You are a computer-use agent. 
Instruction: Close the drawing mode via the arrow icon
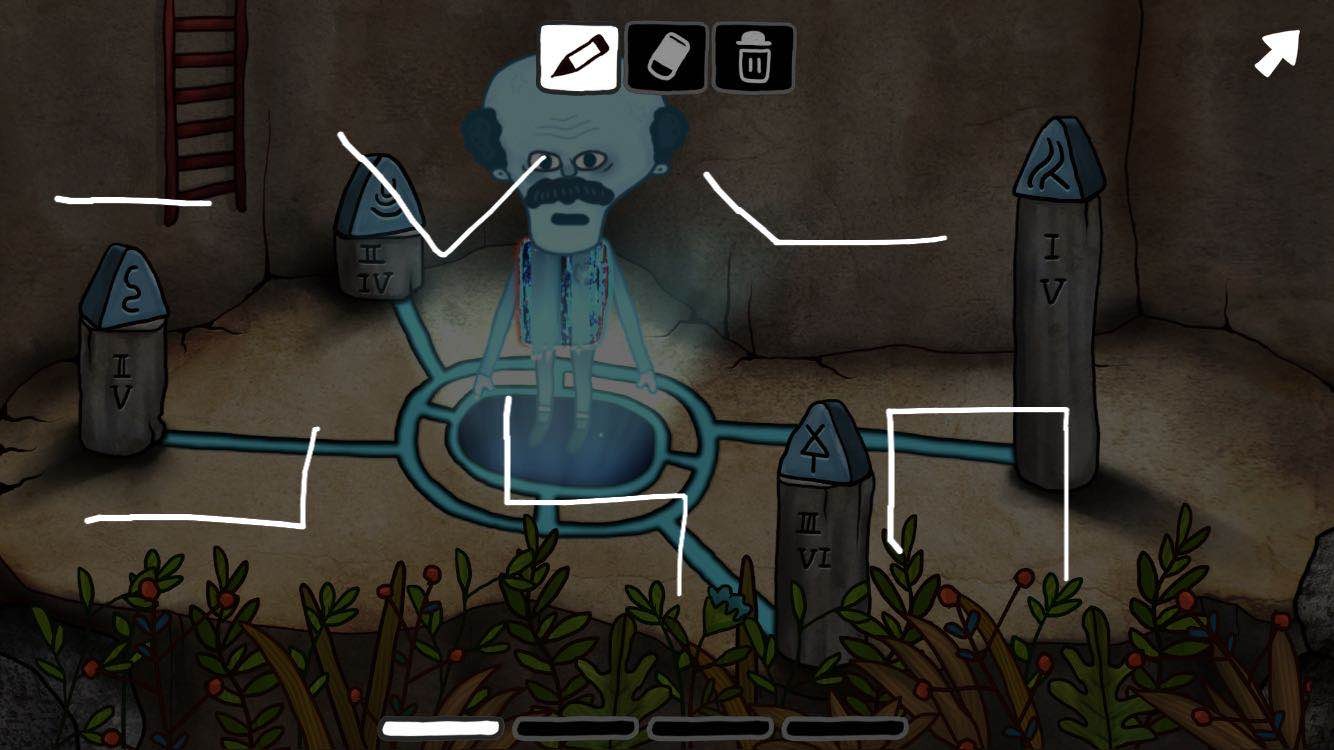pyautogui.click(x=1277, y=52)
